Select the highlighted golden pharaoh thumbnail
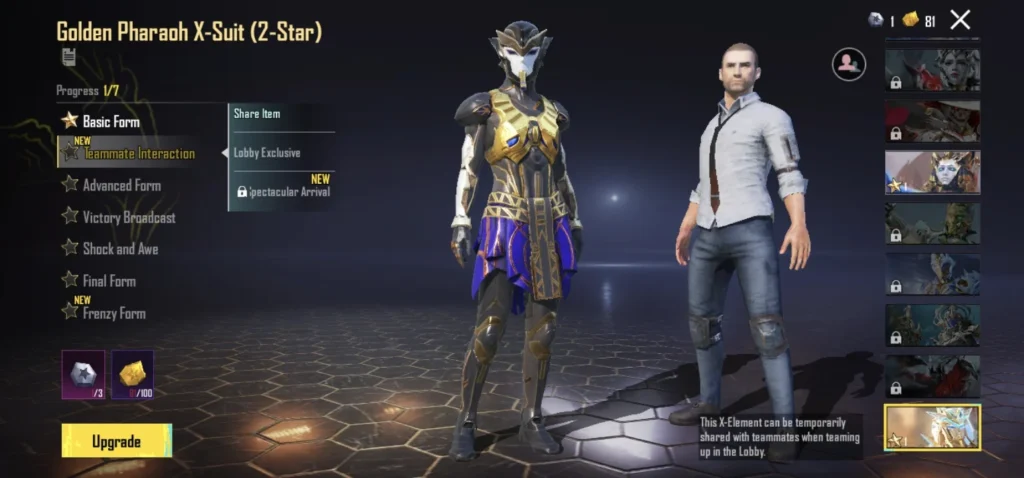Viewport: 1024px width, 478px height. [x=932, y=427]
